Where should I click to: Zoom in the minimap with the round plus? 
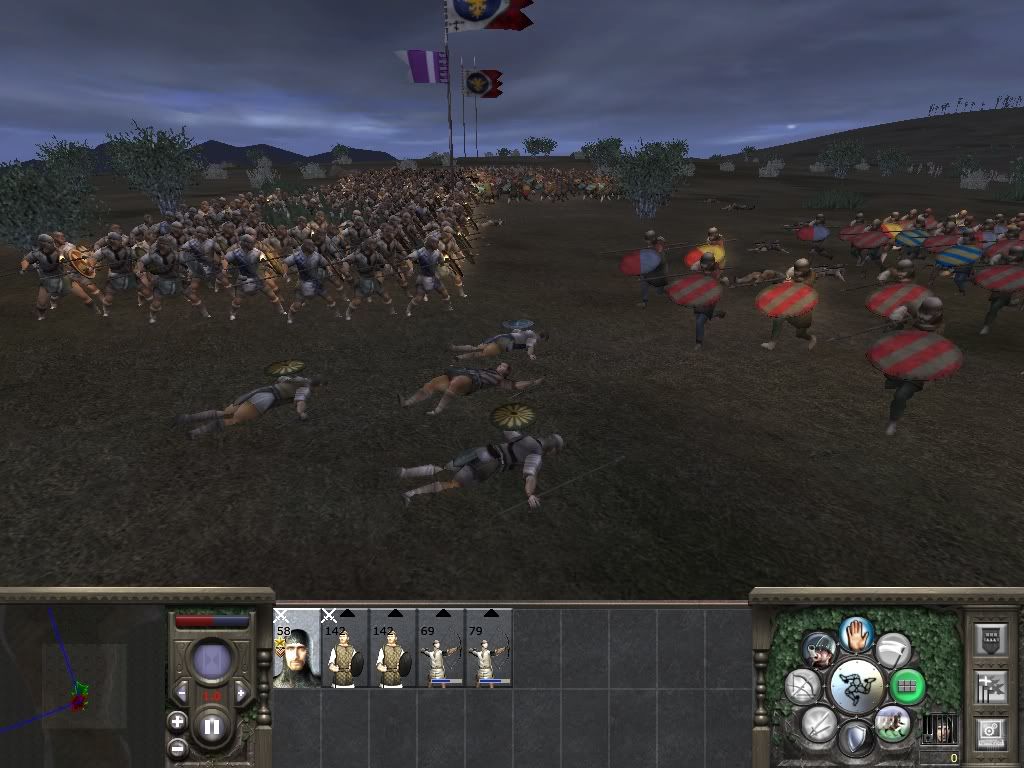tap(177, 721)
